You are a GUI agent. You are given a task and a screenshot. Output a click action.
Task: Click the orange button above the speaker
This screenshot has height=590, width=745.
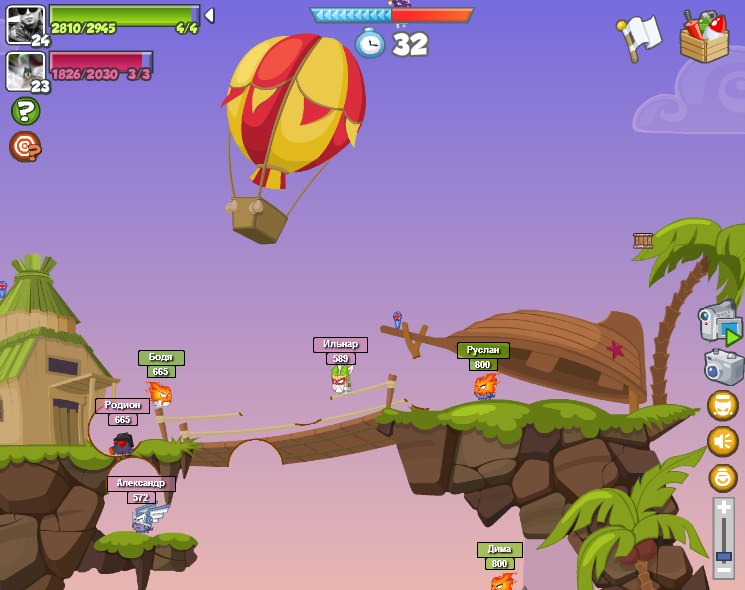click(722, 405)
